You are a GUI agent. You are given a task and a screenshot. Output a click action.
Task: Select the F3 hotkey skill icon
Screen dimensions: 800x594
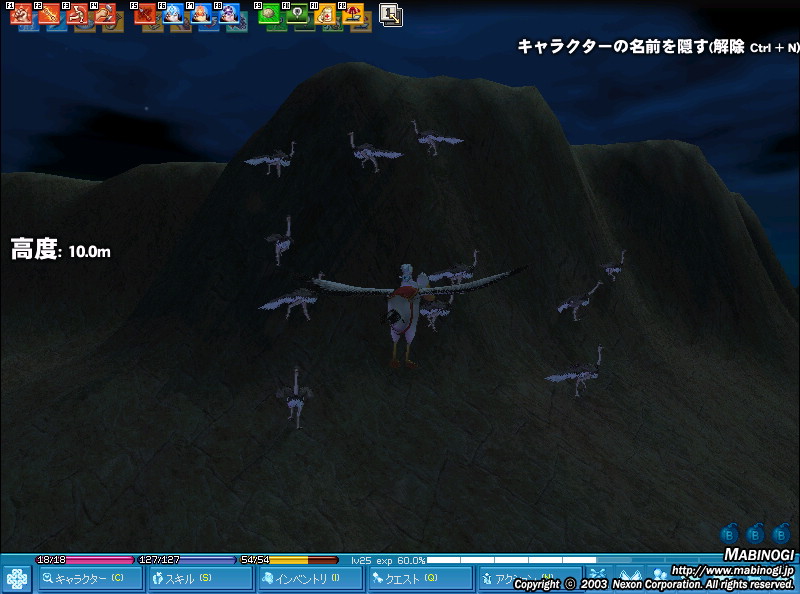pyautogui.click(x=77, y=15)
